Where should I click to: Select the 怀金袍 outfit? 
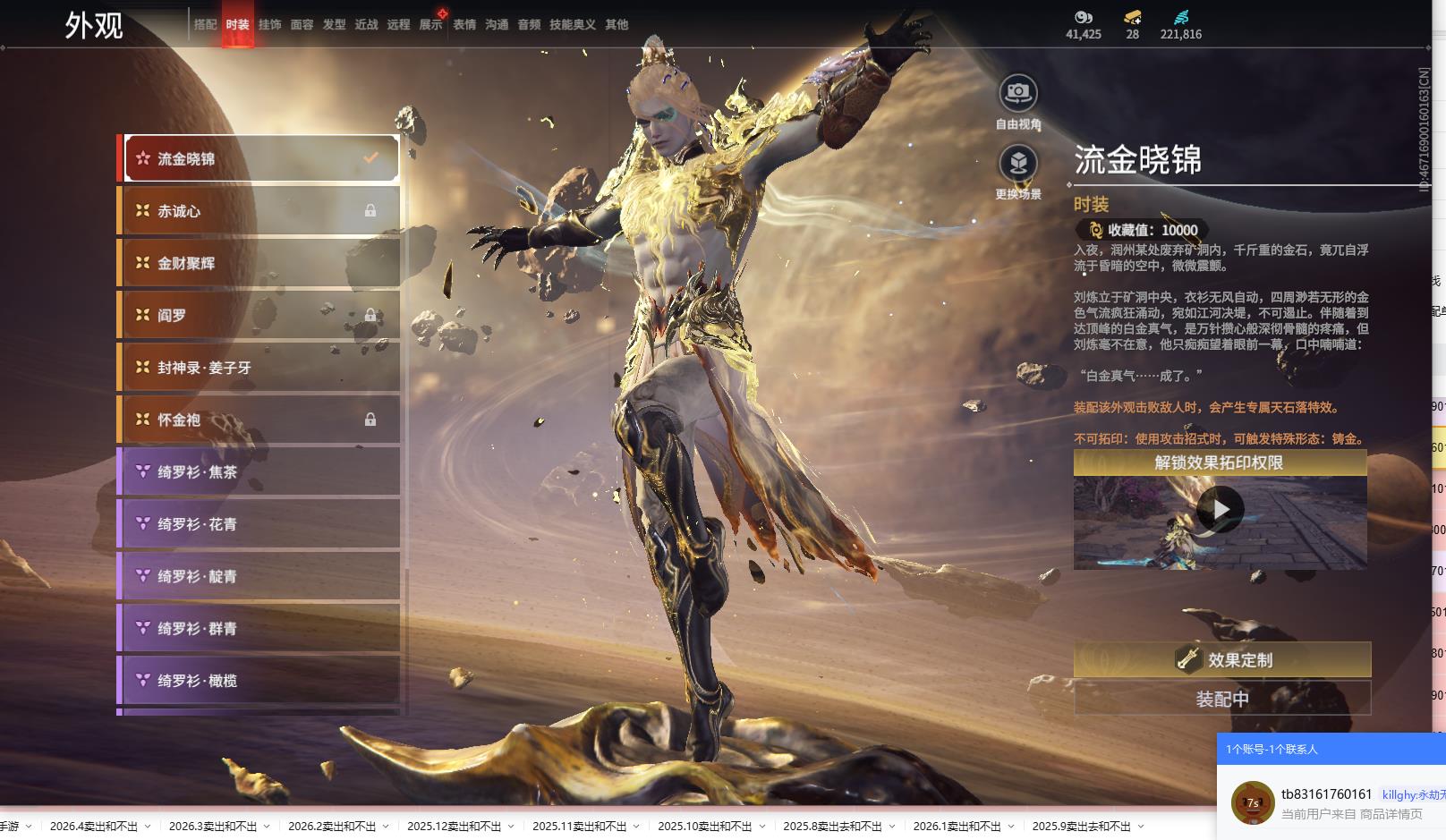click(259, 420)
